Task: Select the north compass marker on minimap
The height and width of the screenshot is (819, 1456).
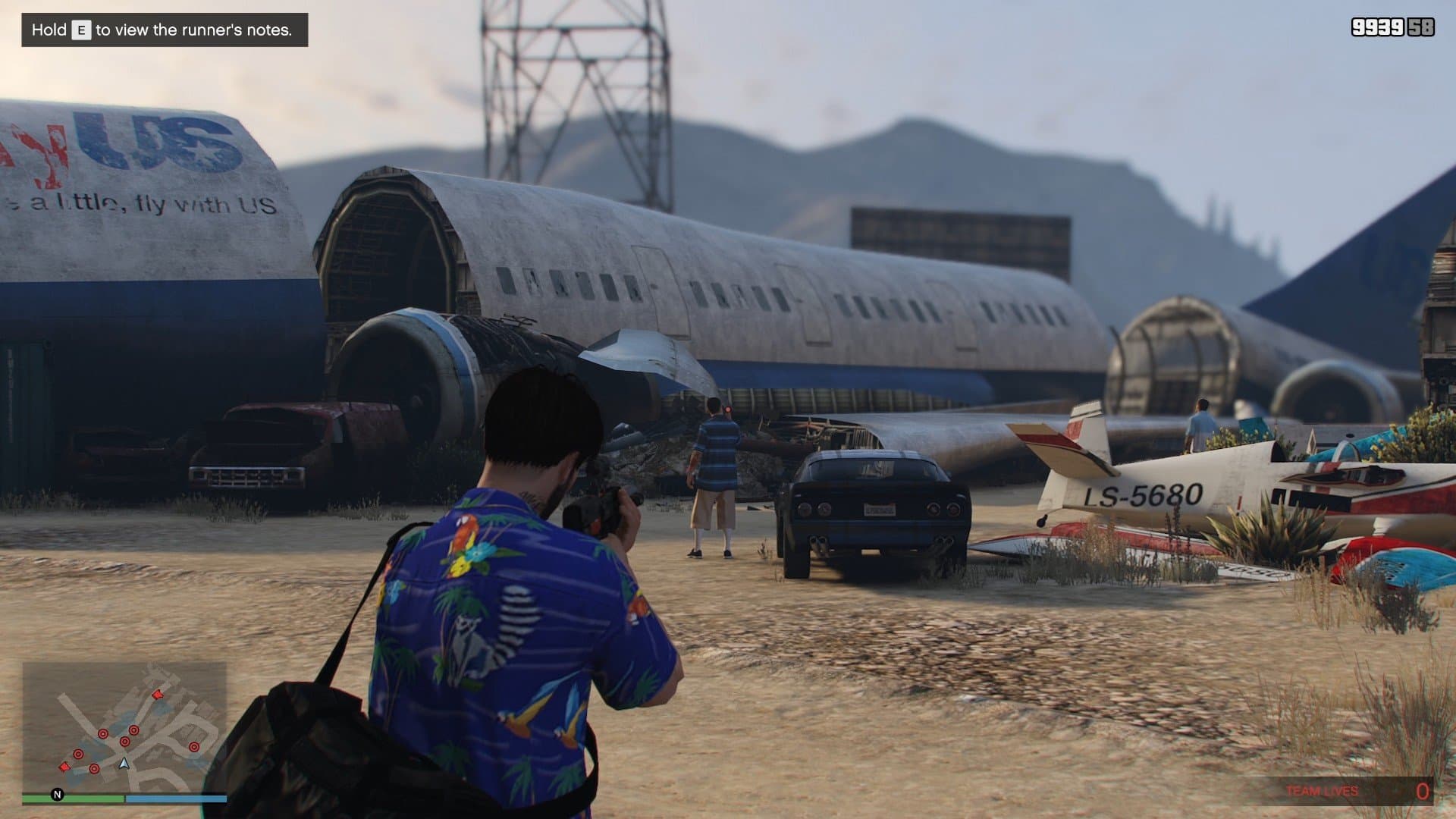Action: [x=57, y=795]
